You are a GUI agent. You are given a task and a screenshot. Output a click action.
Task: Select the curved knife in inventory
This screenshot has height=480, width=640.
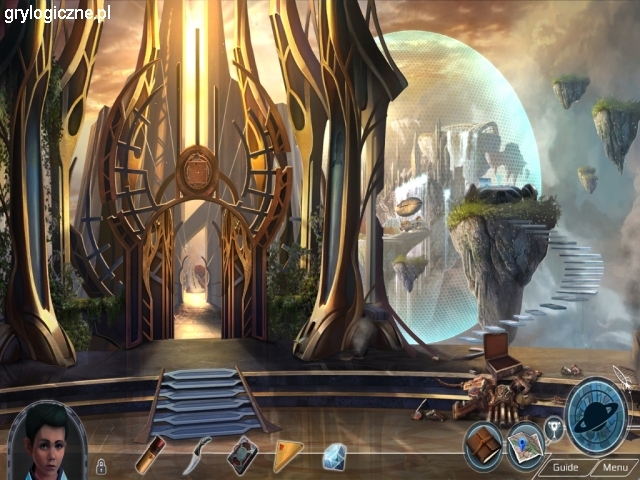198,455
